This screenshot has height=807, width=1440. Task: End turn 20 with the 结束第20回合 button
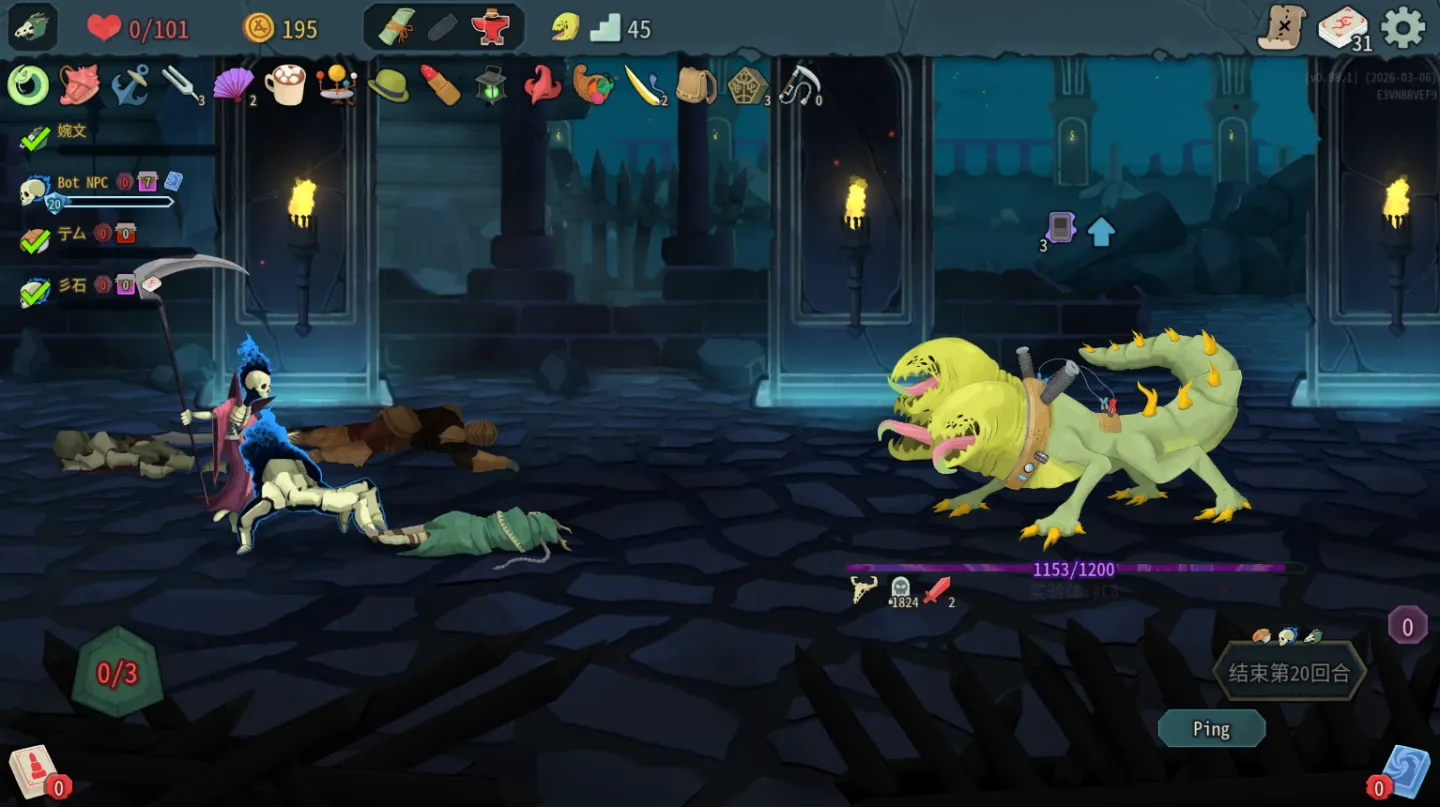pos(1289,673)
